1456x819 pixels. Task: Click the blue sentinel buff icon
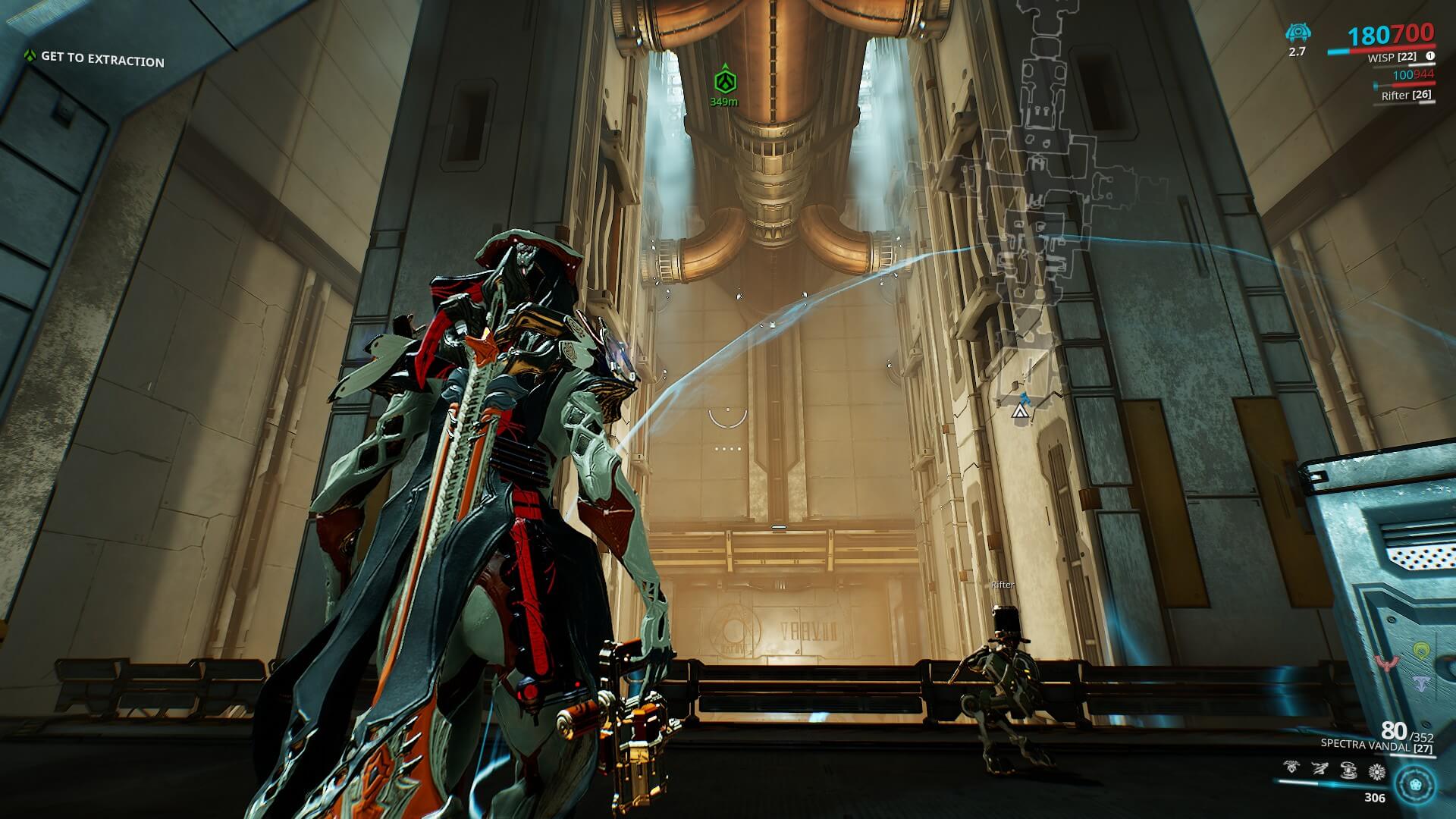click(x=1298, y=33)
